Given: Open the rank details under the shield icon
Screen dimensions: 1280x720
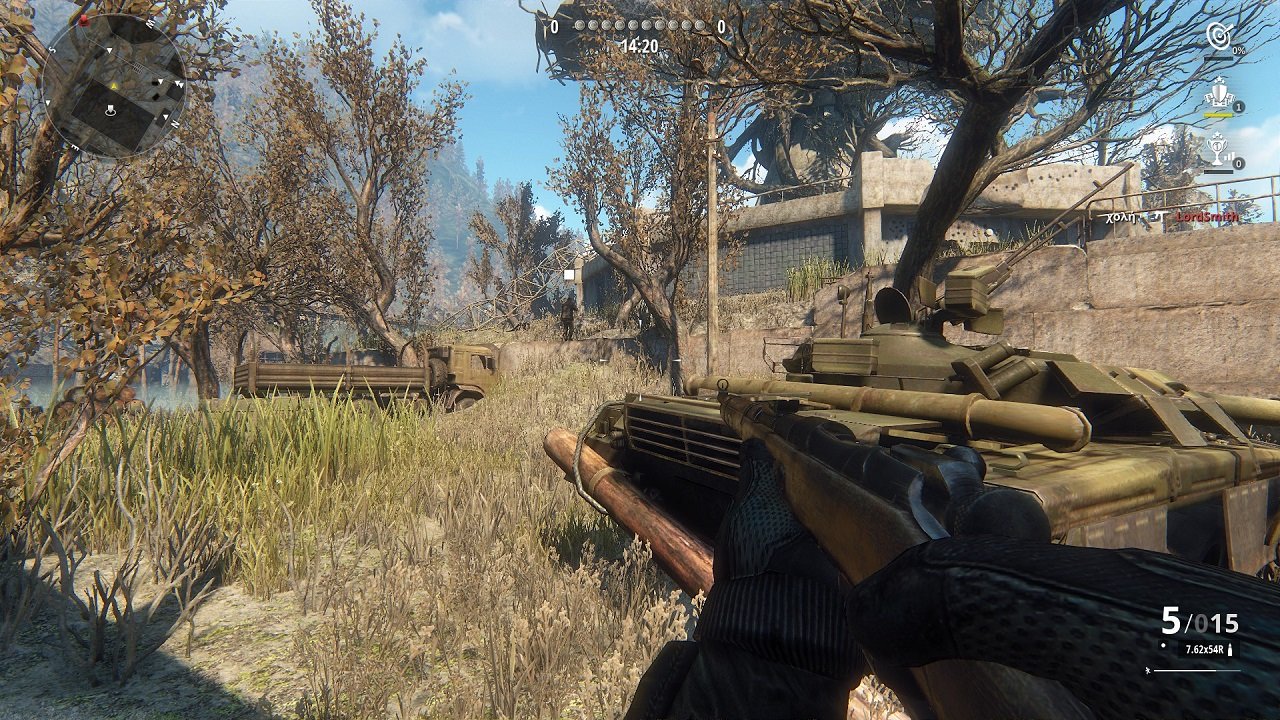Looking at the screenshot, I should coord(1238,106).
